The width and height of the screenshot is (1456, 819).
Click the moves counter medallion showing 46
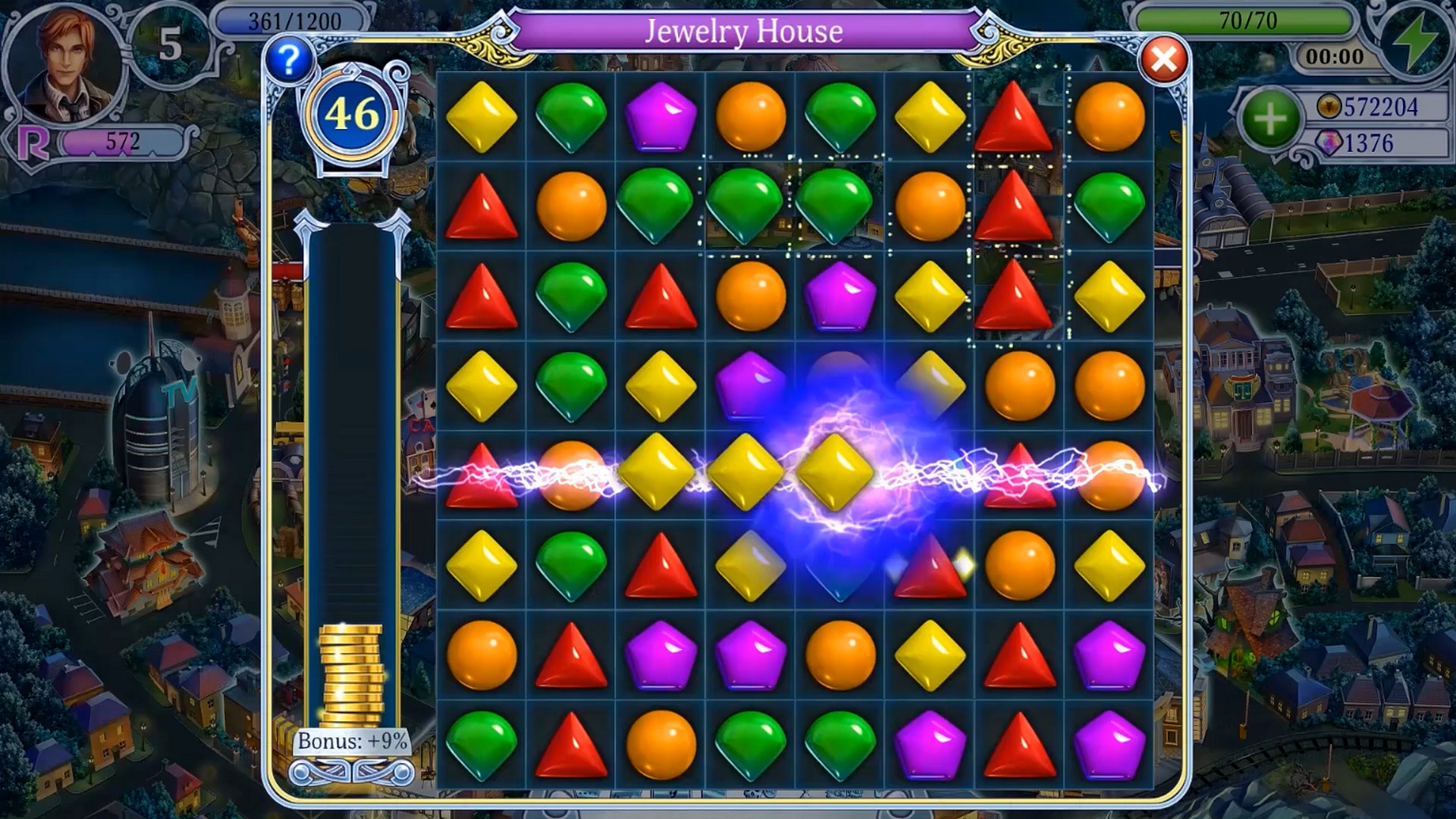tap(353, 114)
